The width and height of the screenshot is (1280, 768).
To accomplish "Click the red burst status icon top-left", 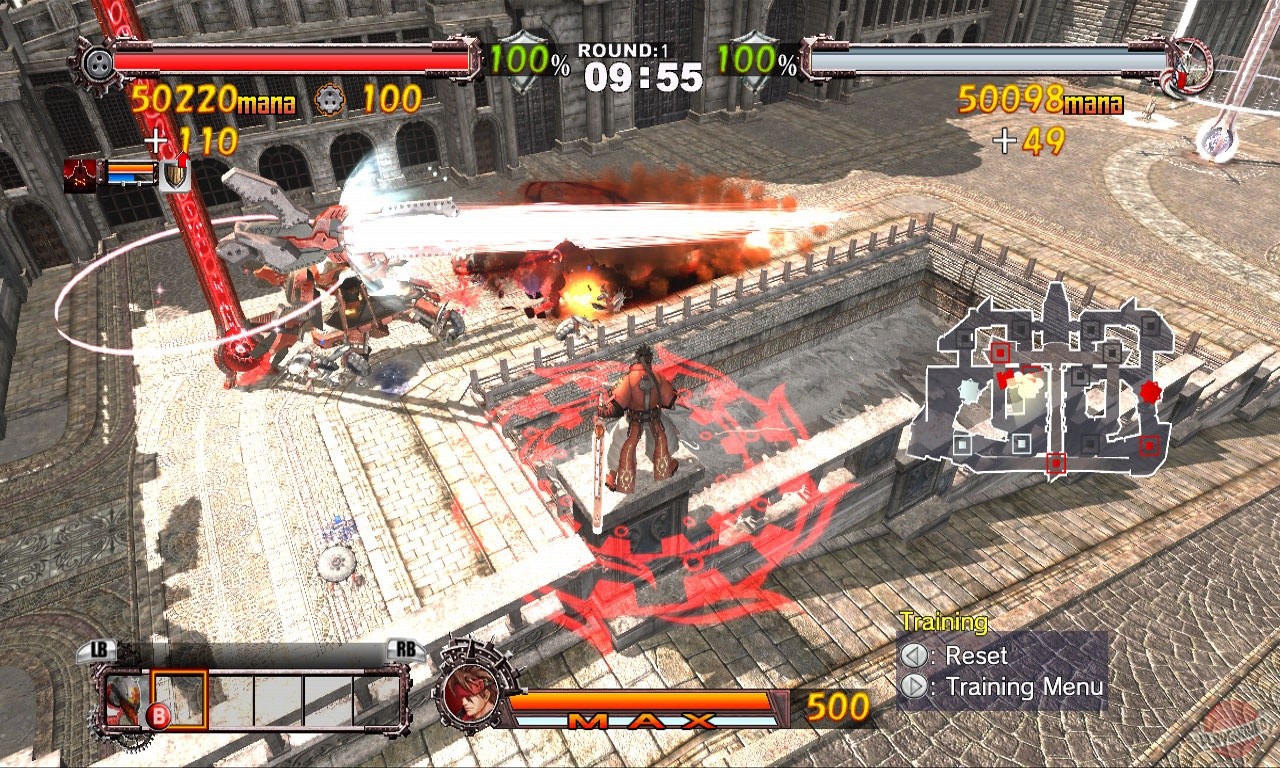I will [x=79, y=175].
